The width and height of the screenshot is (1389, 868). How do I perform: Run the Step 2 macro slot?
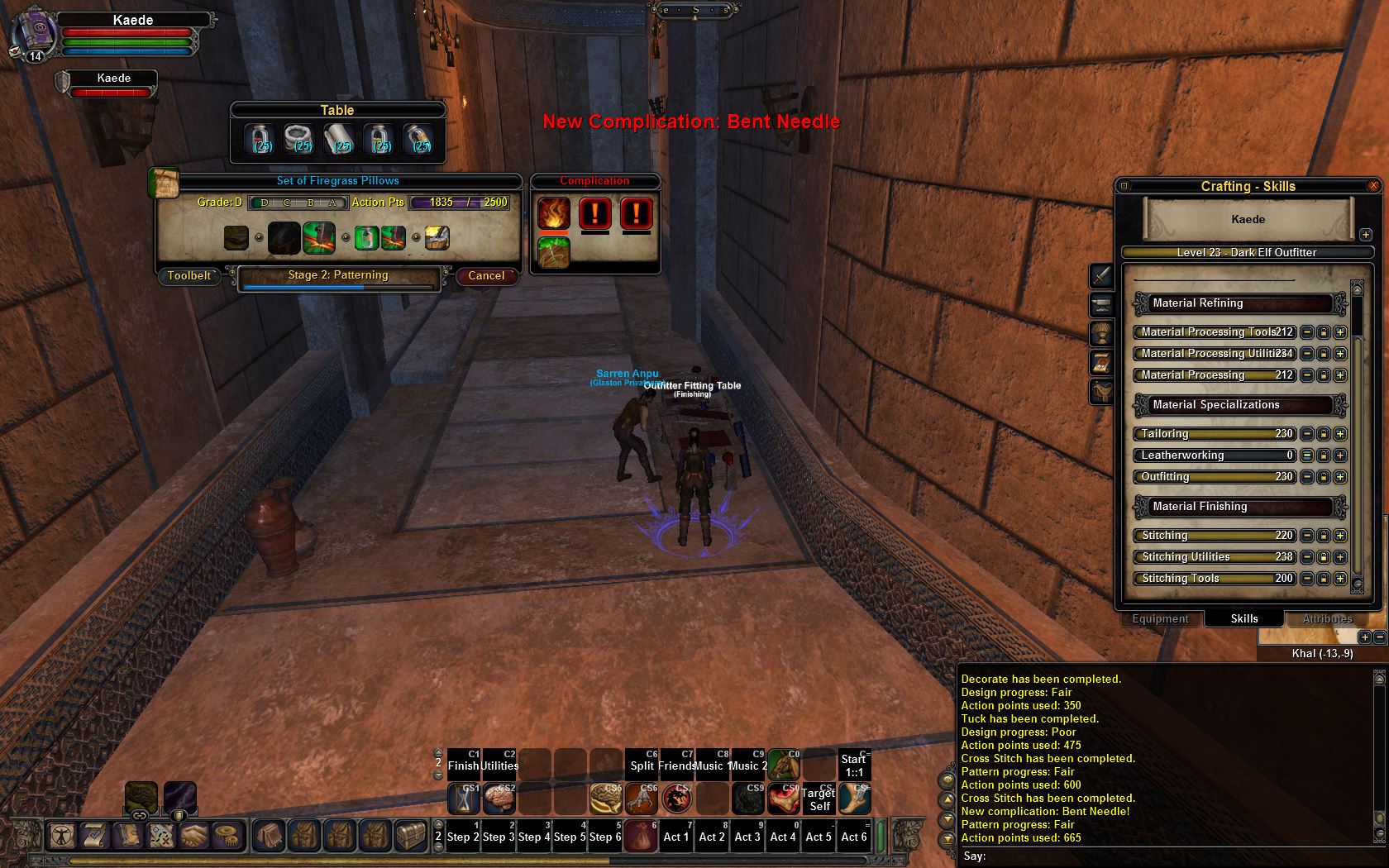463,836
